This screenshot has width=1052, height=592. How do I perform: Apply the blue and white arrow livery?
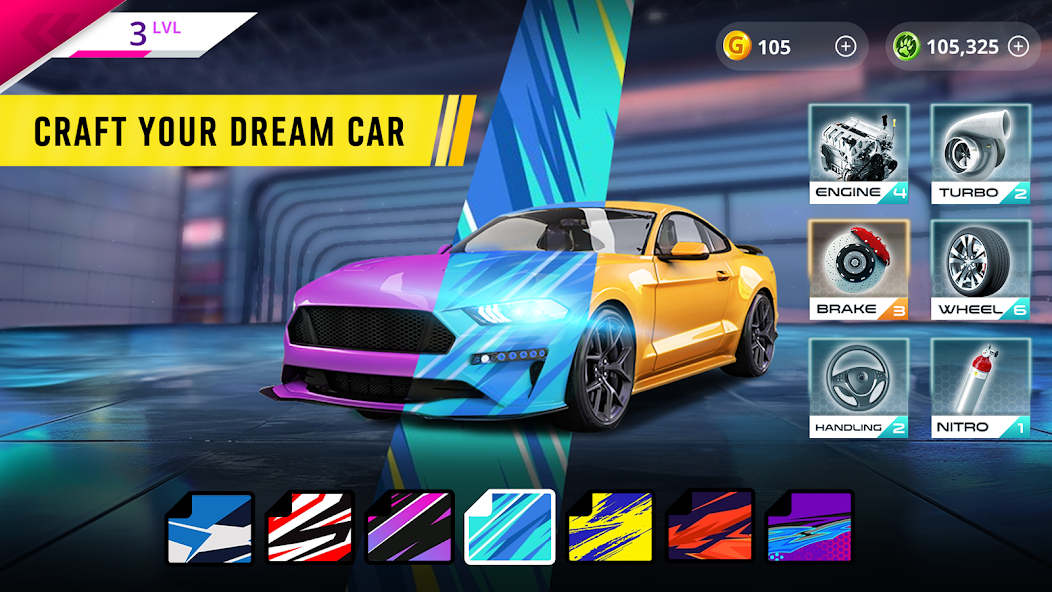[x=210, y=527]
